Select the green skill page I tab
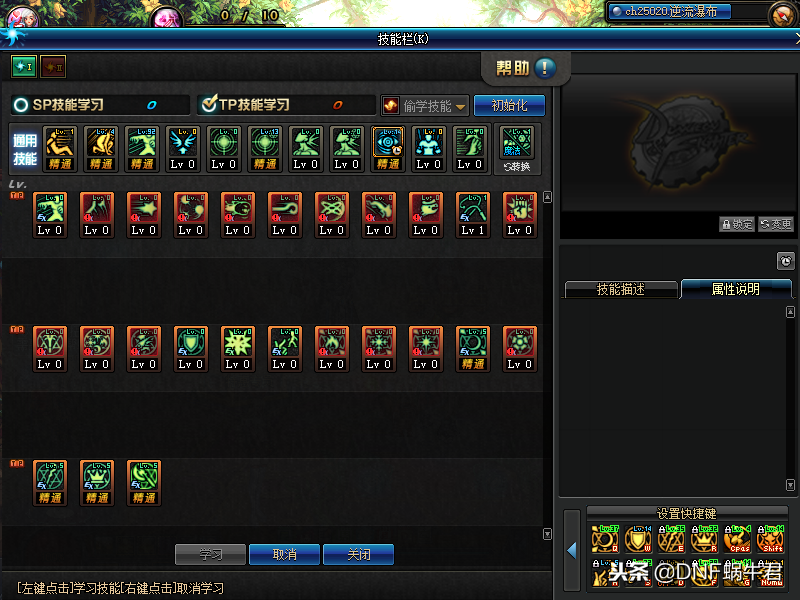 tap(23, 67)
